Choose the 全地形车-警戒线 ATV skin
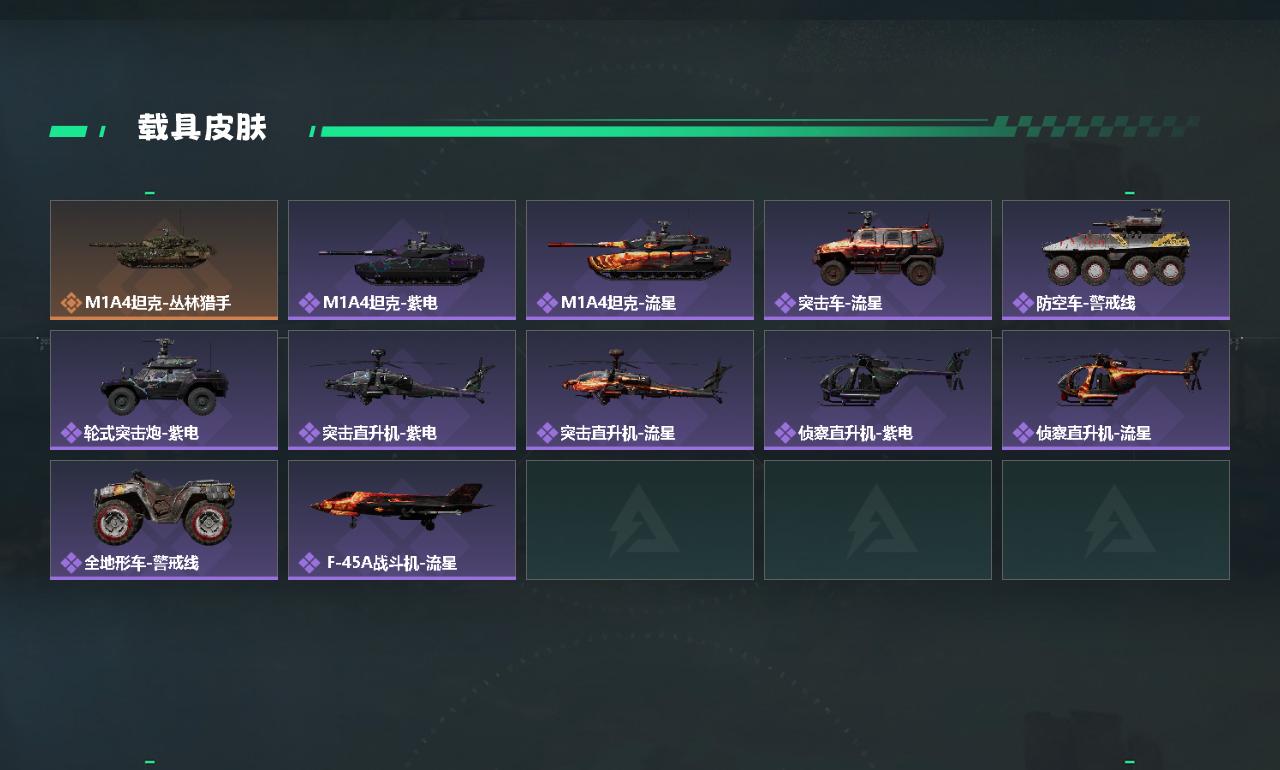1280x770 pixels. (164, 519)
